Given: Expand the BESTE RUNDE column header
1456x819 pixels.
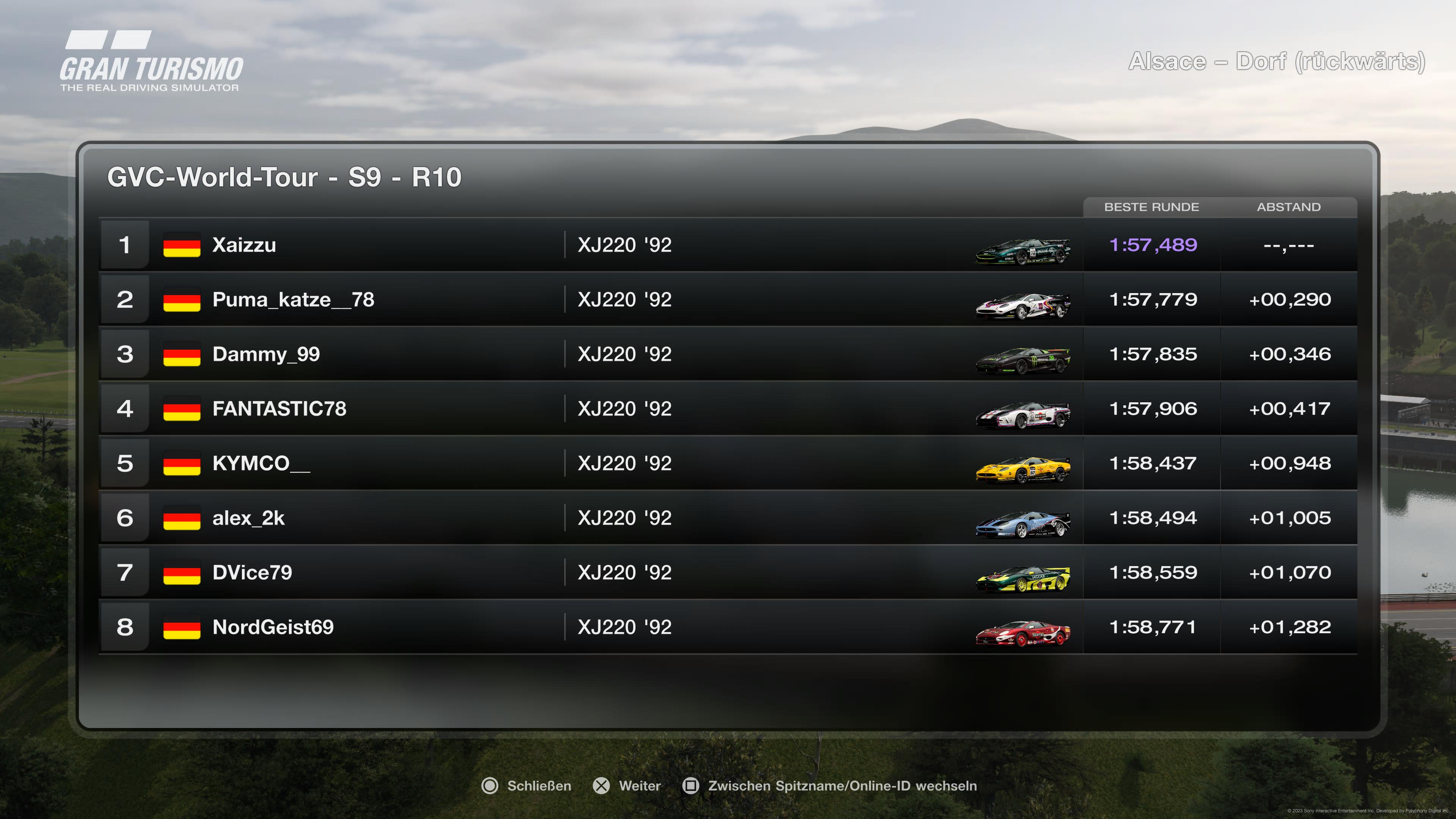Looking at the screenshot, I should [1152, 207].
